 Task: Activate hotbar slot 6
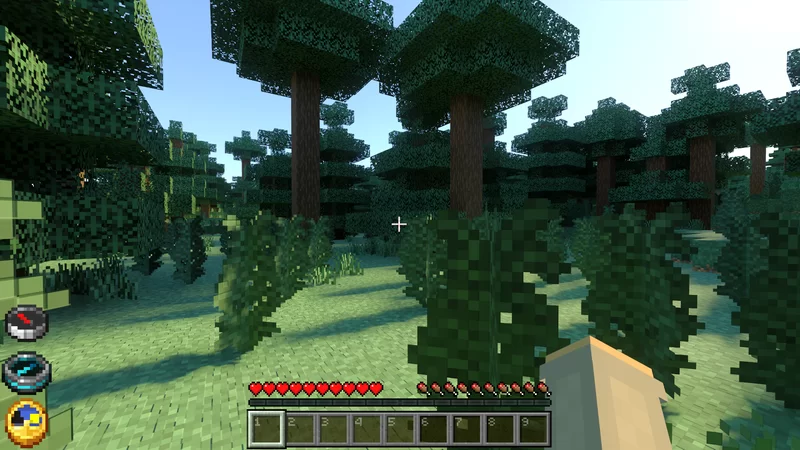[x=433, y=428]
